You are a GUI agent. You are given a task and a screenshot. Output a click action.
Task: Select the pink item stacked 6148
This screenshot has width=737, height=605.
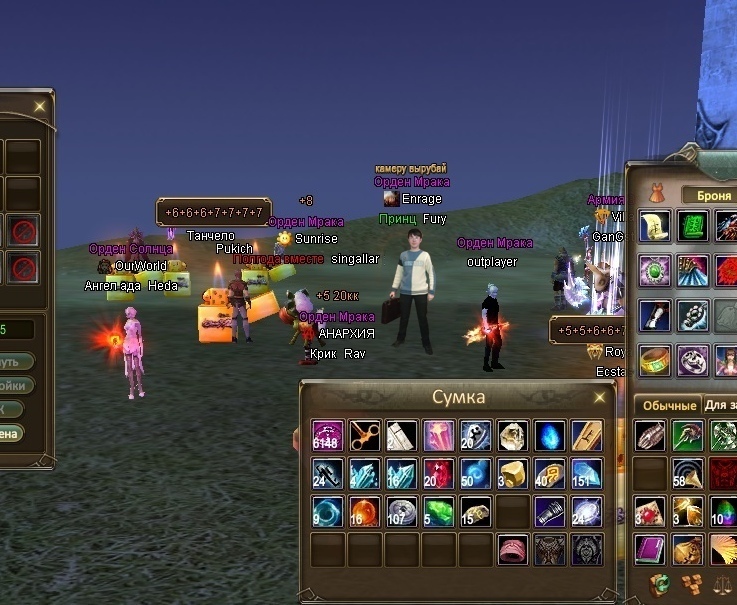[x=328, y=435]
